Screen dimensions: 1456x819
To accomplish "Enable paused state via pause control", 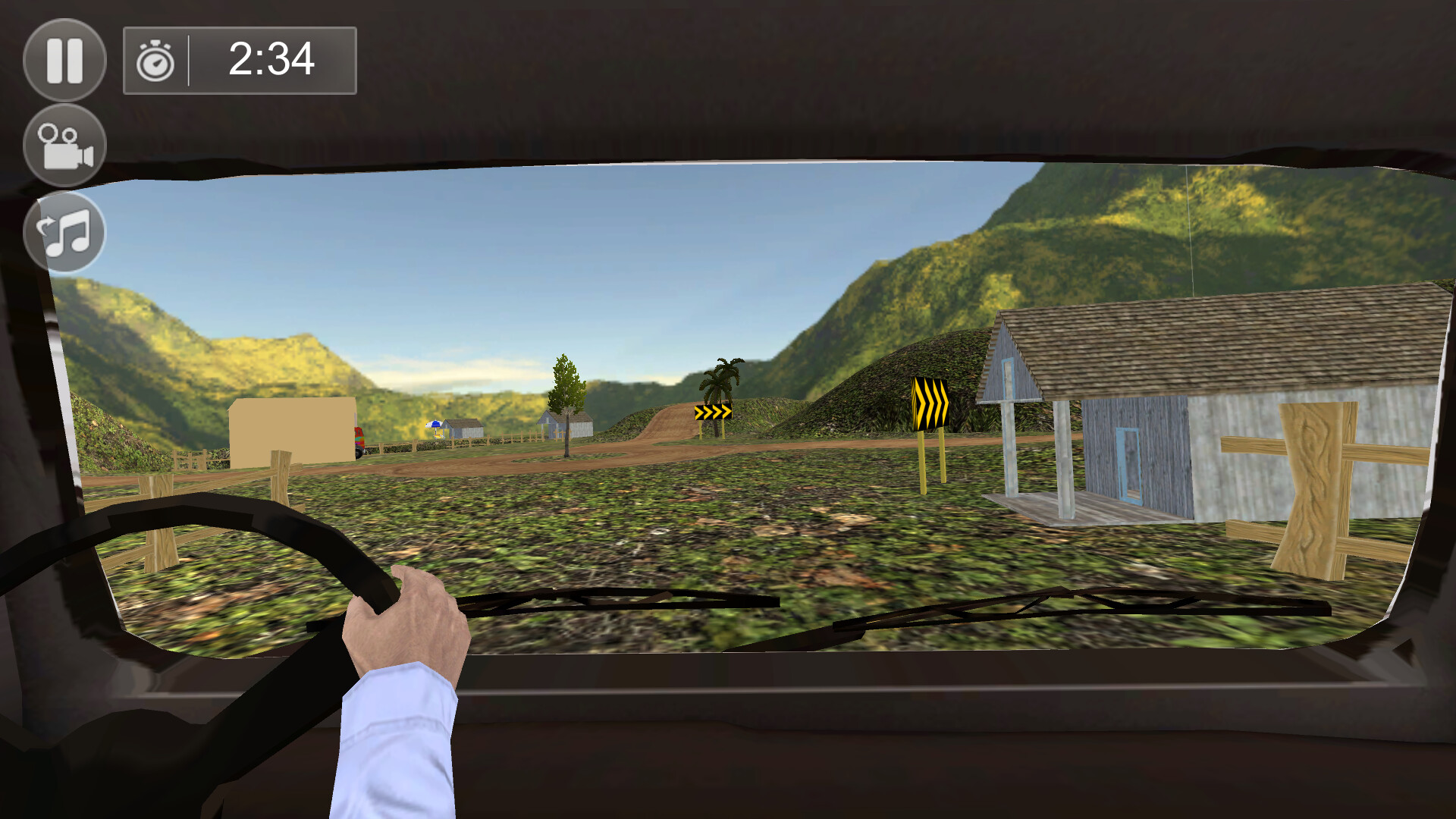I will [x=64, y=61].
